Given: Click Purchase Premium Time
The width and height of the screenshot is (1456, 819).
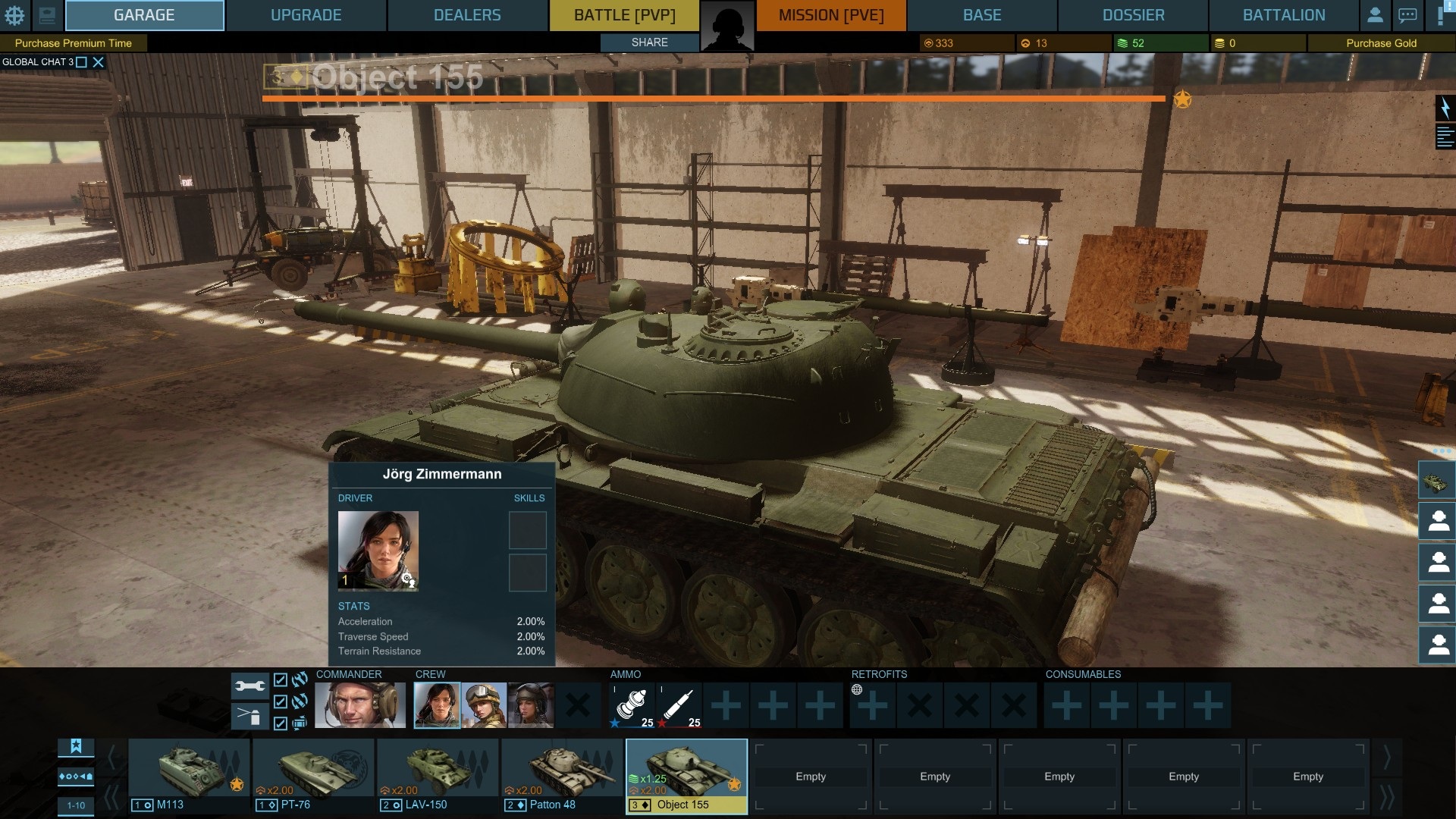Looking at the screenshot, I should (x=74, y=43).
